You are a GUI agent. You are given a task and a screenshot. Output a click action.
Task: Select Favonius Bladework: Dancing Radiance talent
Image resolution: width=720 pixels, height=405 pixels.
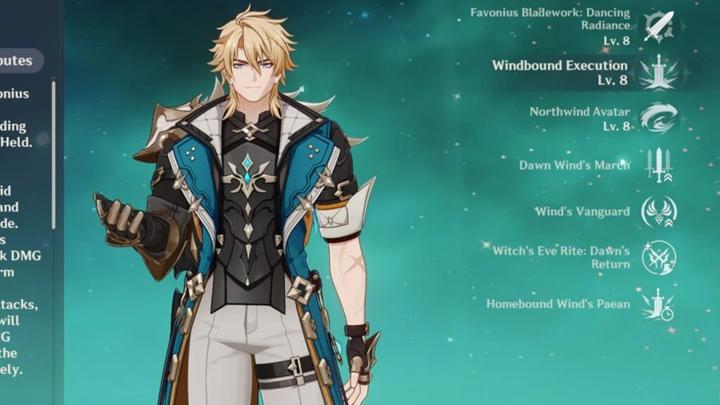click(659, 26)
